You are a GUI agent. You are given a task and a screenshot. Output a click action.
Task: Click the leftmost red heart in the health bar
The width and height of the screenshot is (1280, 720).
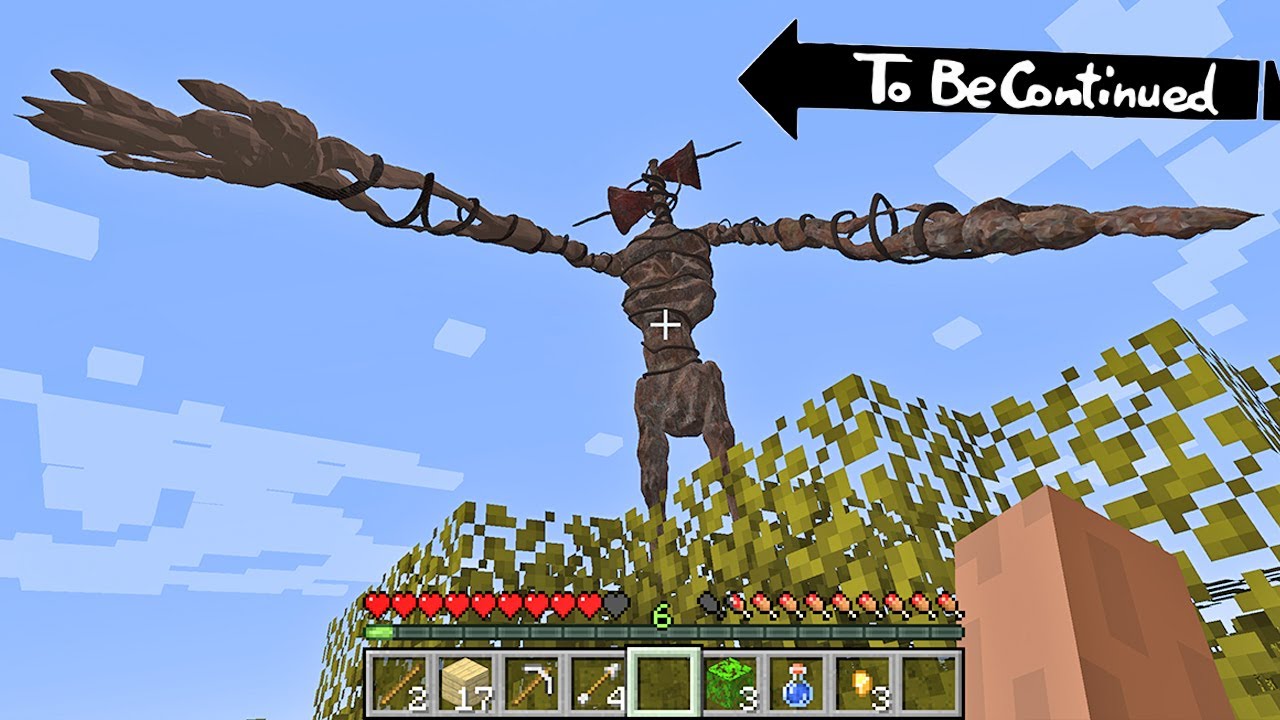click(x=378, y=604)
